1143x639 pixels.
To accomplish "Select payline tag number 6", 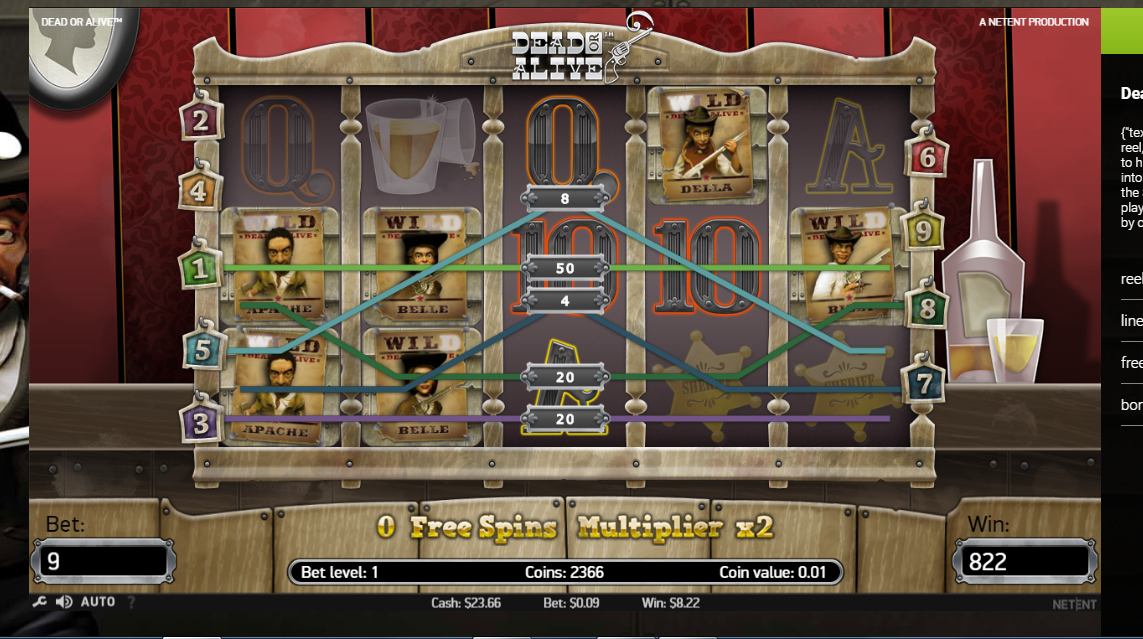I will pyautogui.click(x=925, y=157).
